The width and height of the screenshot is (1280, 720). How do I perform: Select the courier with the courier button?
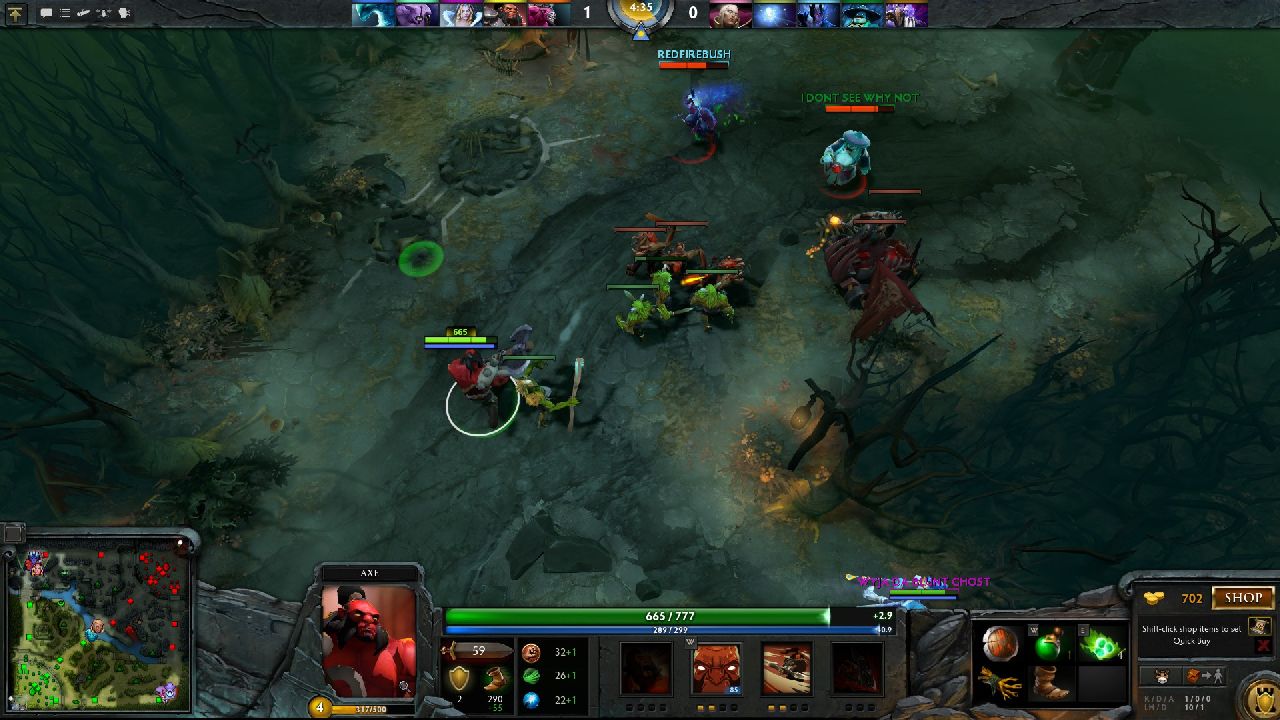[1162, 676]
